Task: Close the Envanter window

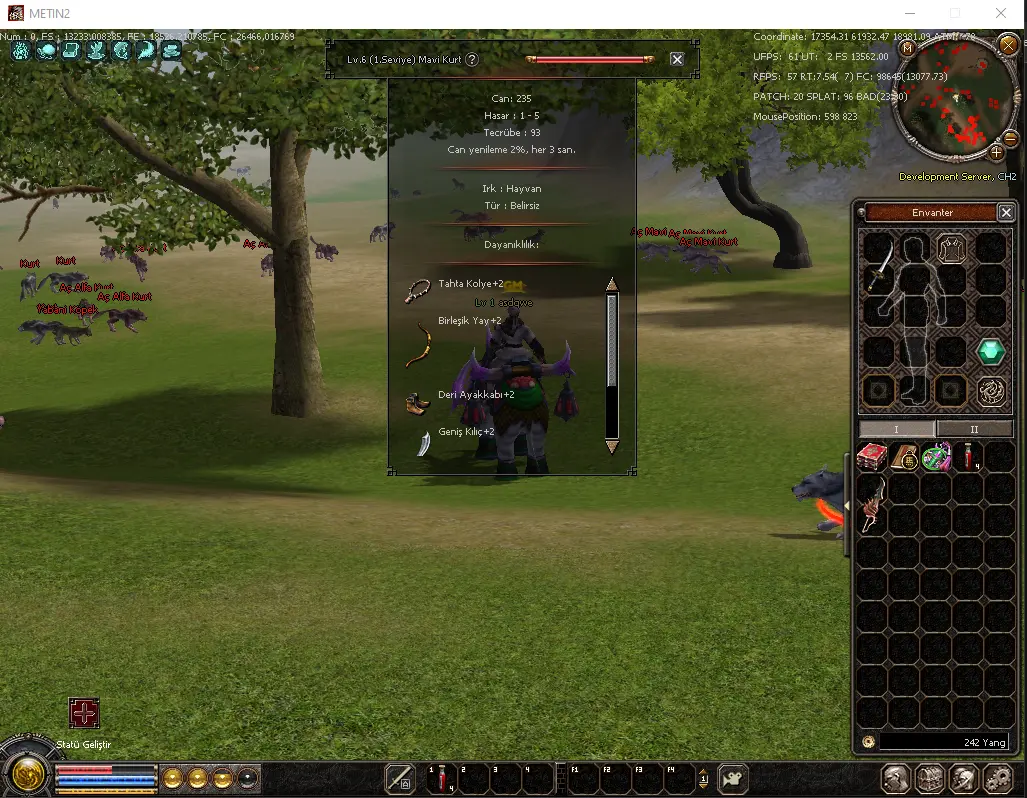Action: click(1006, 212)
